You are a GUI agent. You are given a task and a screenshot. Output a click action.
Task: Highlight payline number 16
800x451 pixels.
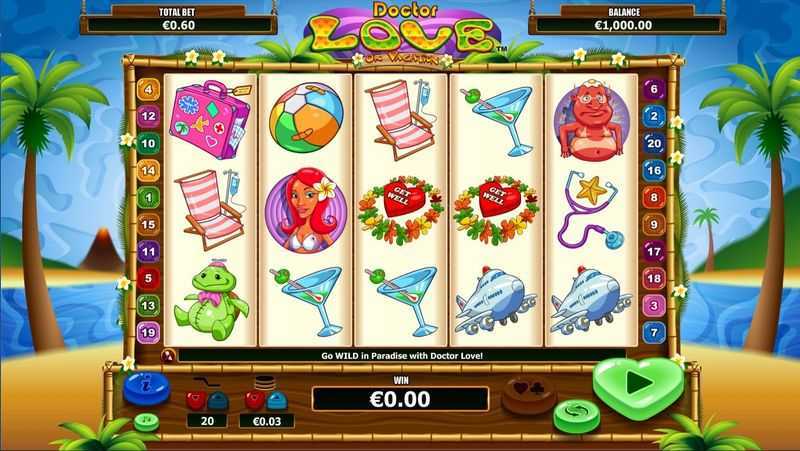point(654,170)
